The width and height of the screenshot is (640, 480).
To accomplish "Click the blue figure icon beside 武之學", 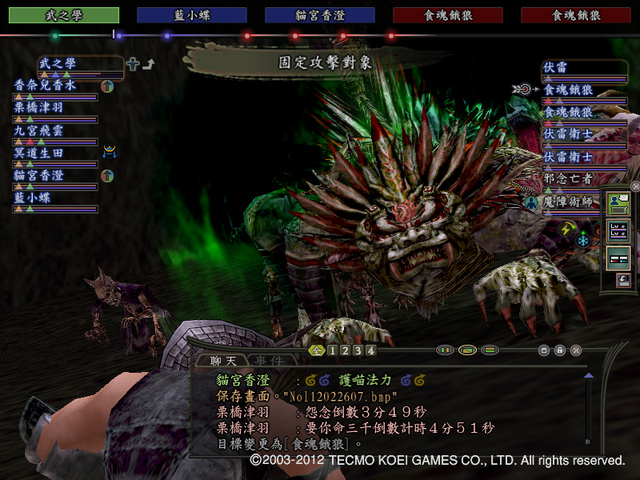I will click(132, 65).
